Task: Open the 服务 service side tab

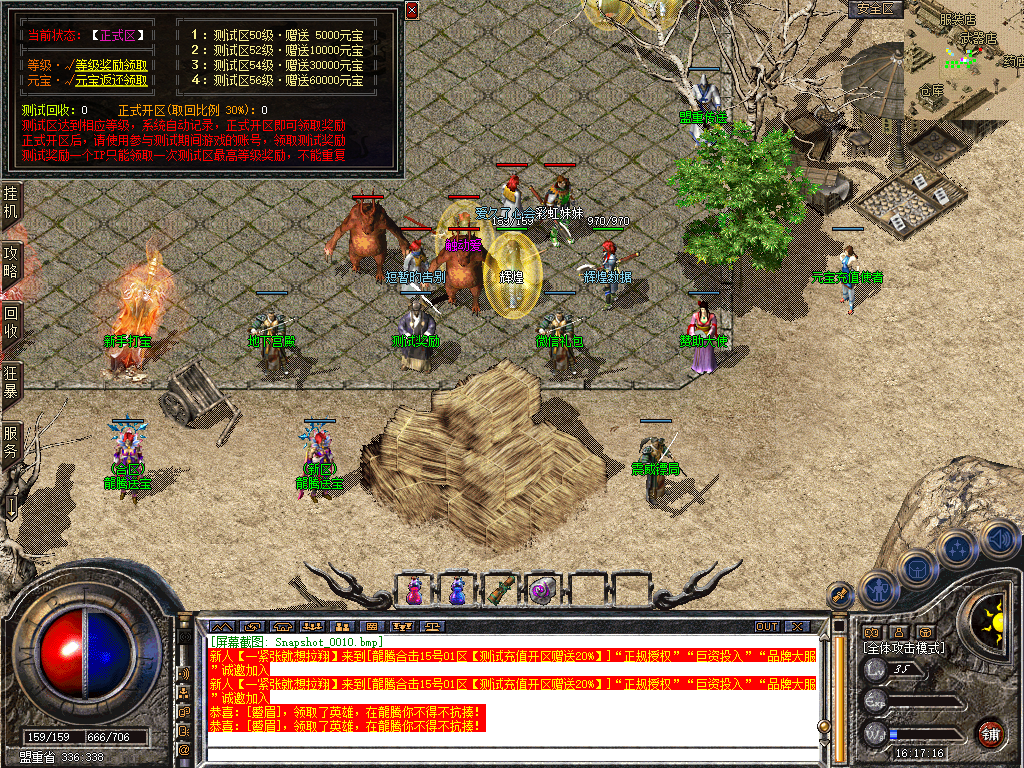Action: click(x=11, y=441)
